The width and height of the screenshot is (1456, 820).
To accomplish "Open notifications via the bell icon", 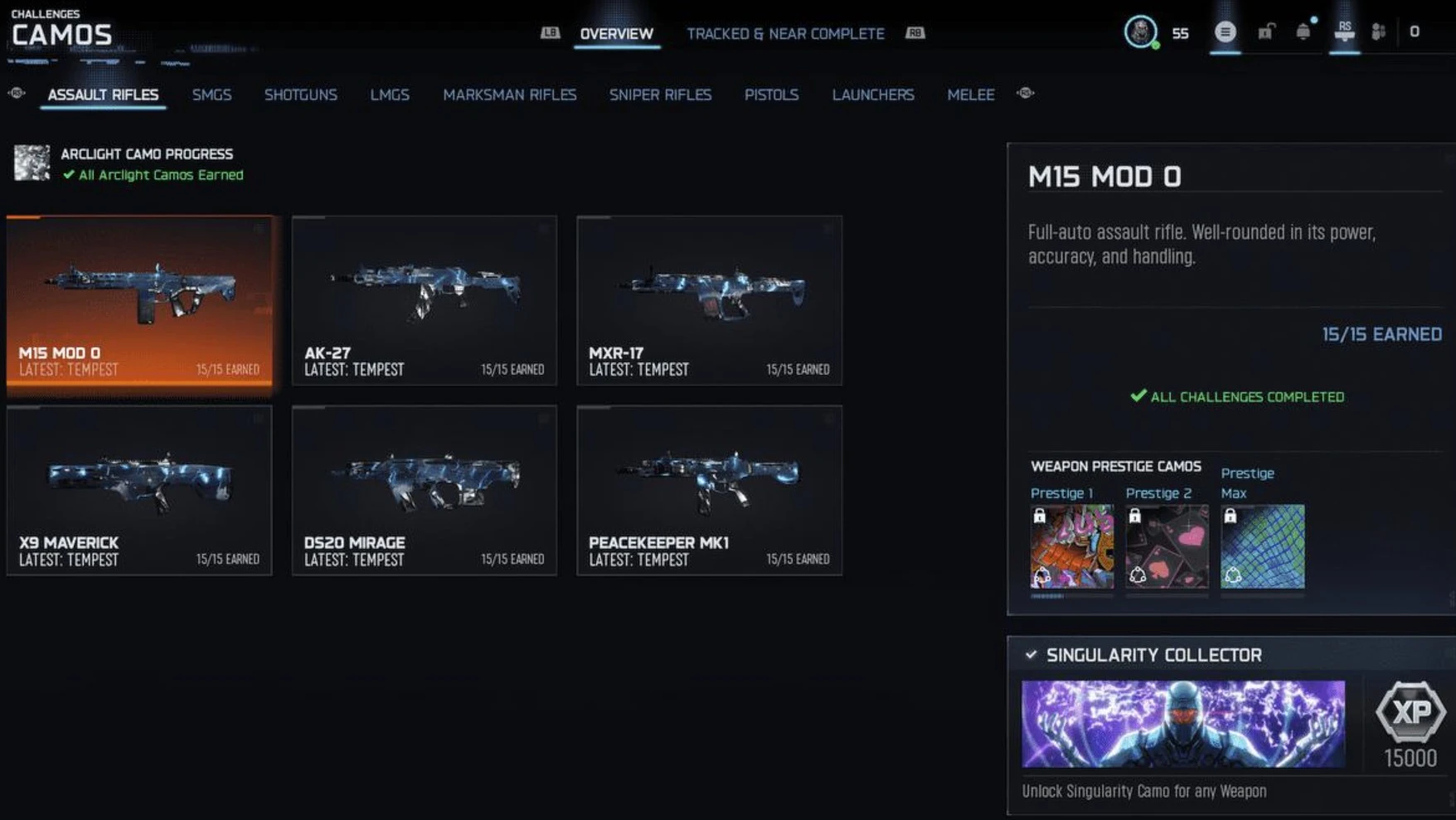I will pos(1303,32).
